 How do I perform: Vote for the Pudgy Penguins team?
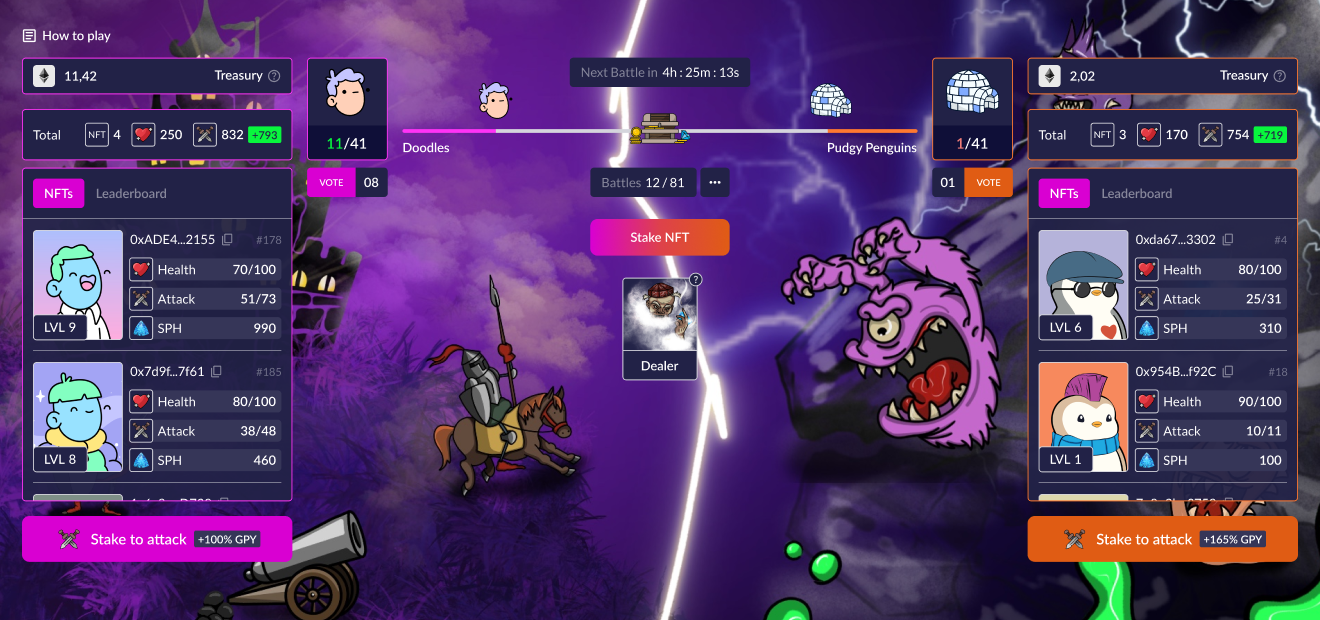(988, 183)
